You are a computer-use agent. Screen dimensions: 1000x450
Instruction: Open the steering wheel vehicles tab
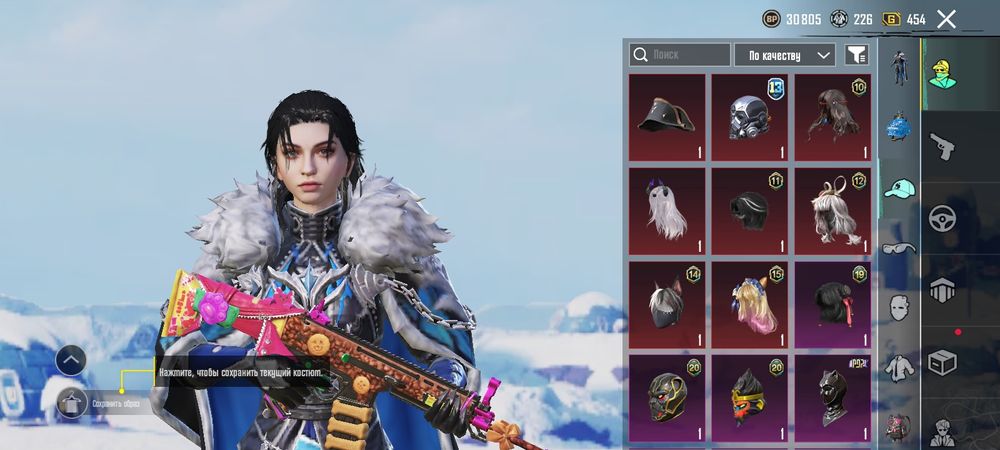pos(941,218)
